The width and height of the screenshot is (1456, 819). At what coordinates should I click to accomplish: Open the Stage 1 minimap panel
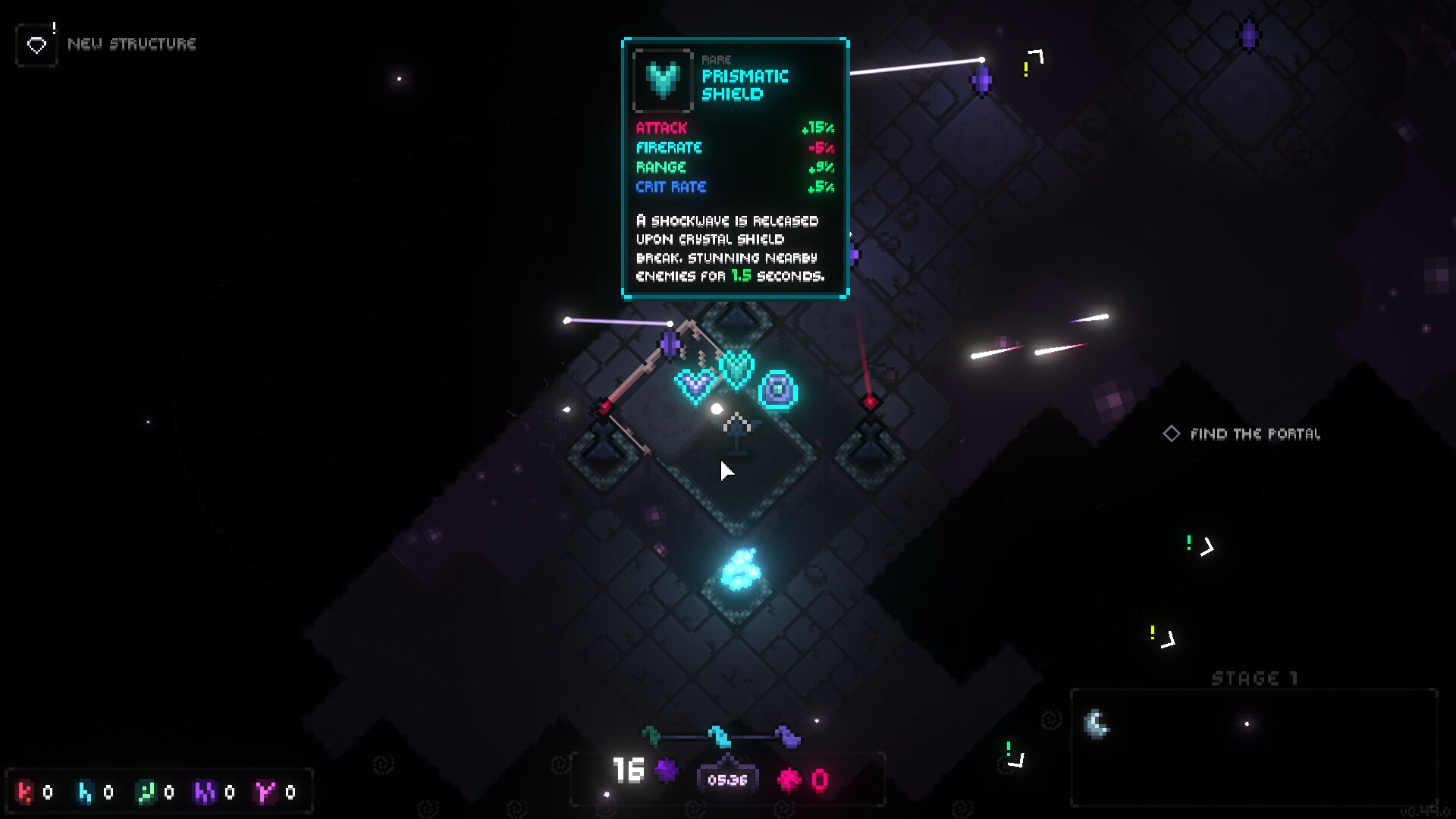coord(1254,747)
